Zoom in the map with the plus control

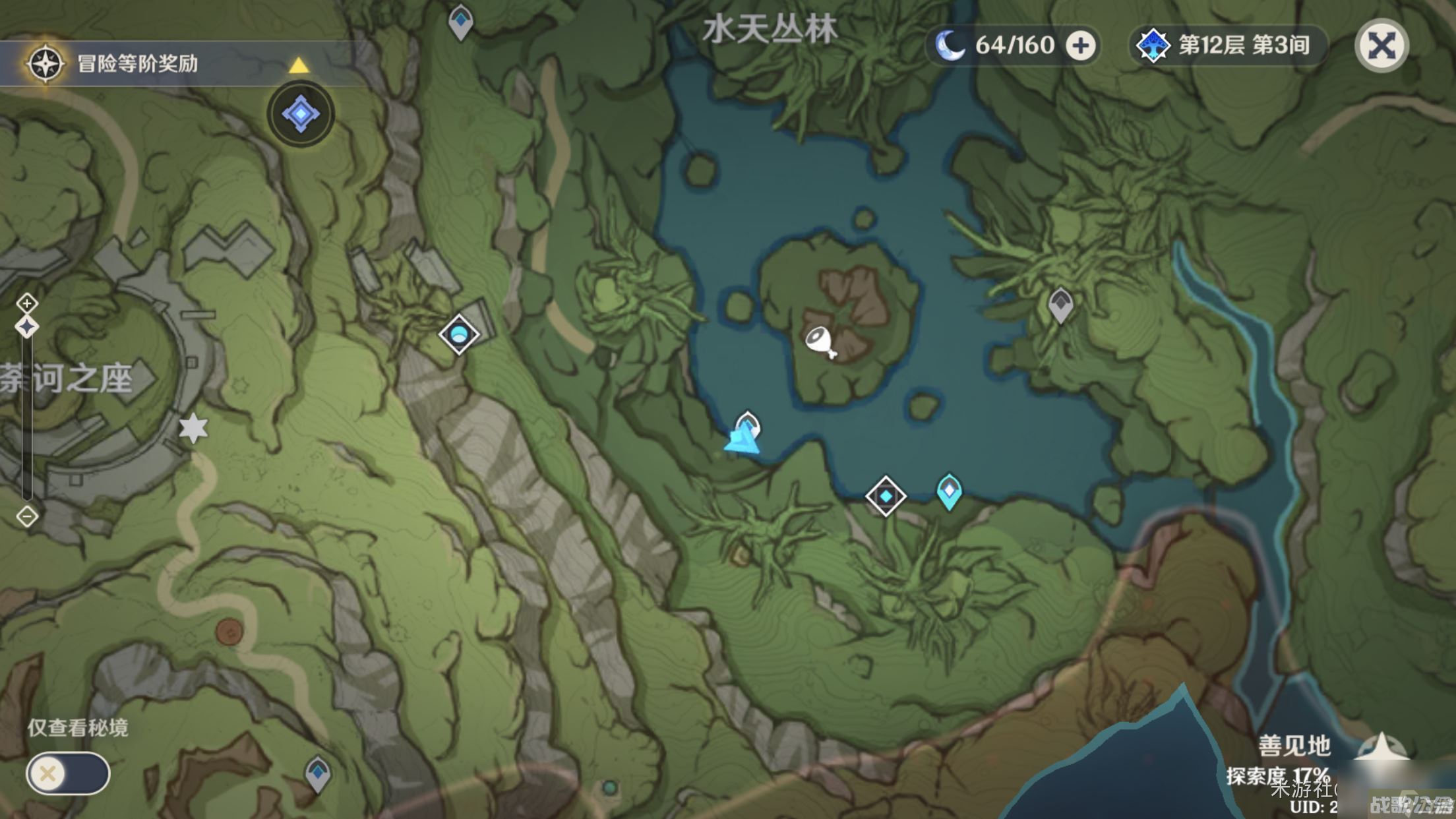point(27,303)
